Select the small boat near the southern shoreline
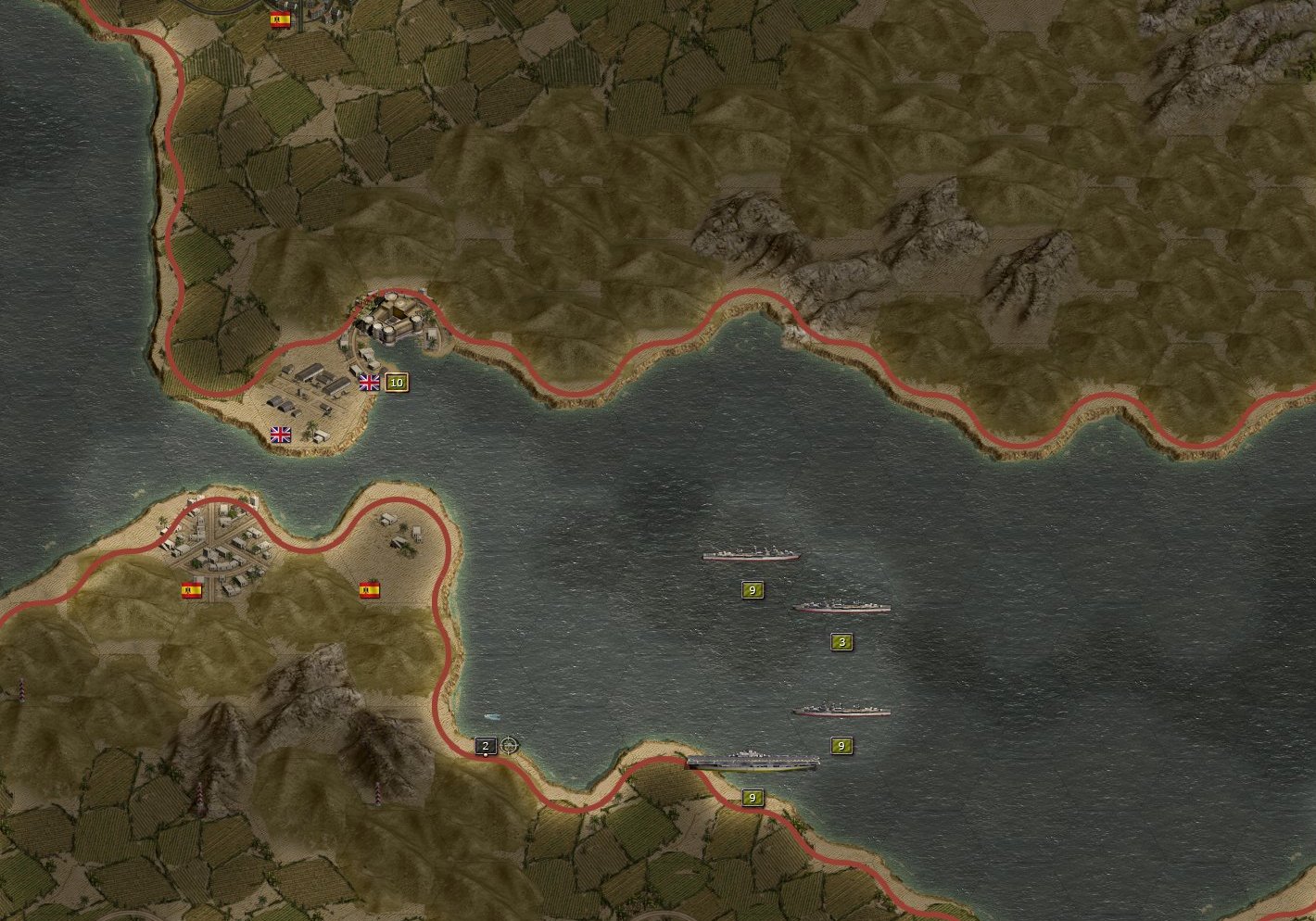Image resolution: width=1316 pixels, height=921 pixels. (489, 716)
